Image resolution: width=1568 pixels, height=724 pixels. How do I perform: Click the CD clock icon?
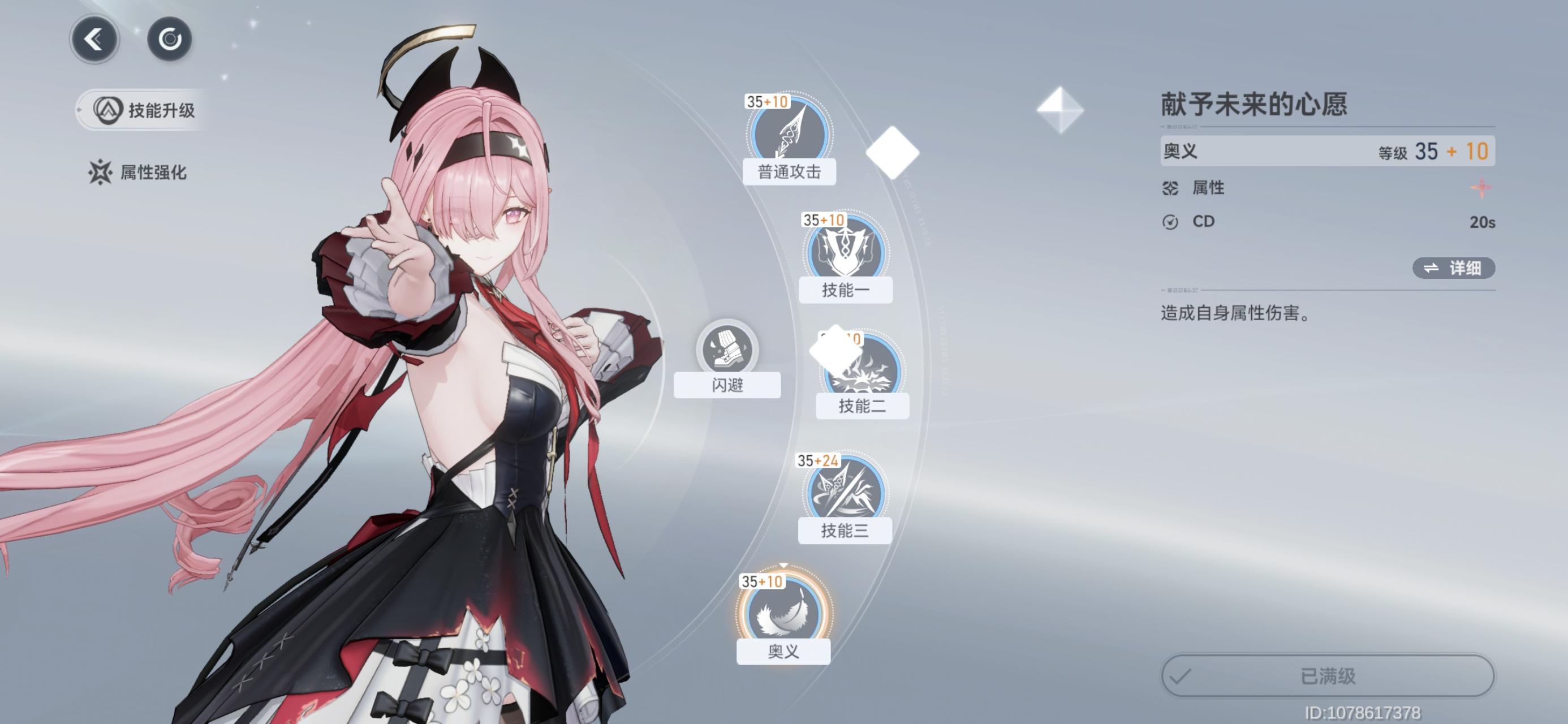1170,222
